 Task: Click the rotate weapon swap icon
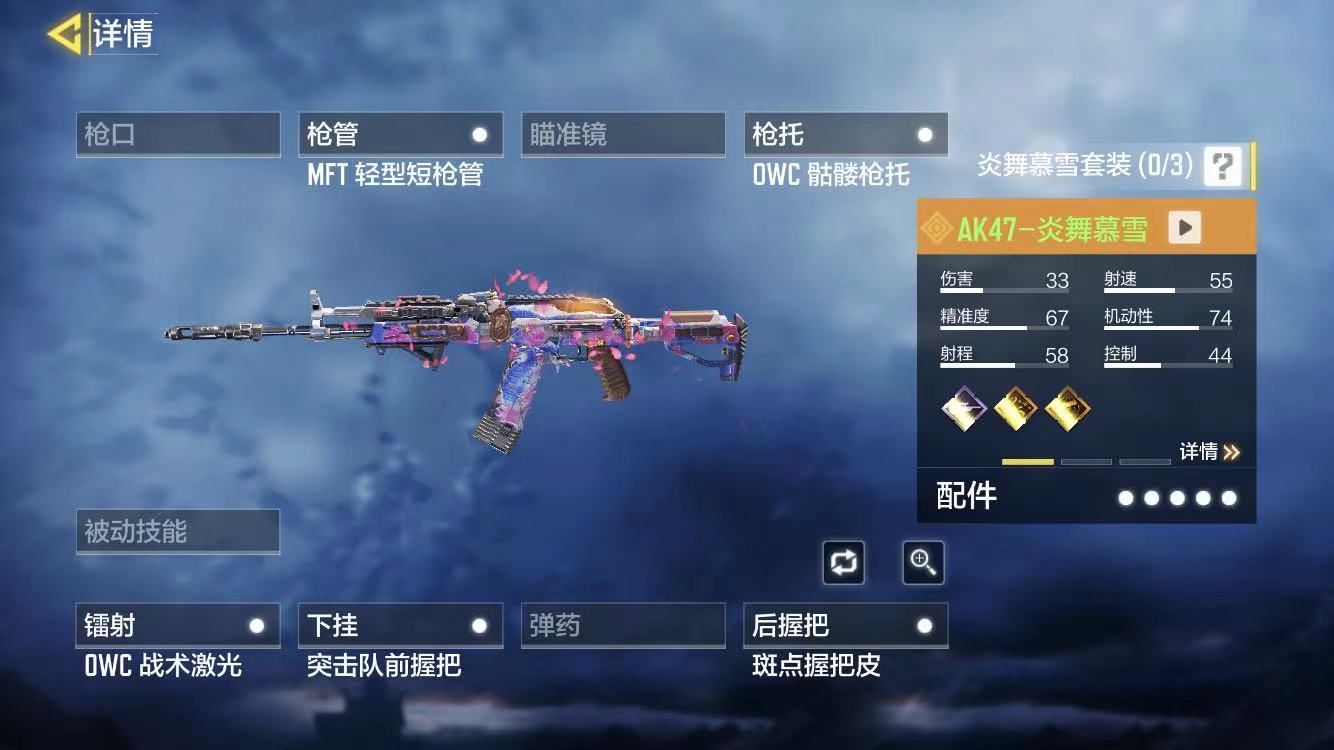(843, 563)
